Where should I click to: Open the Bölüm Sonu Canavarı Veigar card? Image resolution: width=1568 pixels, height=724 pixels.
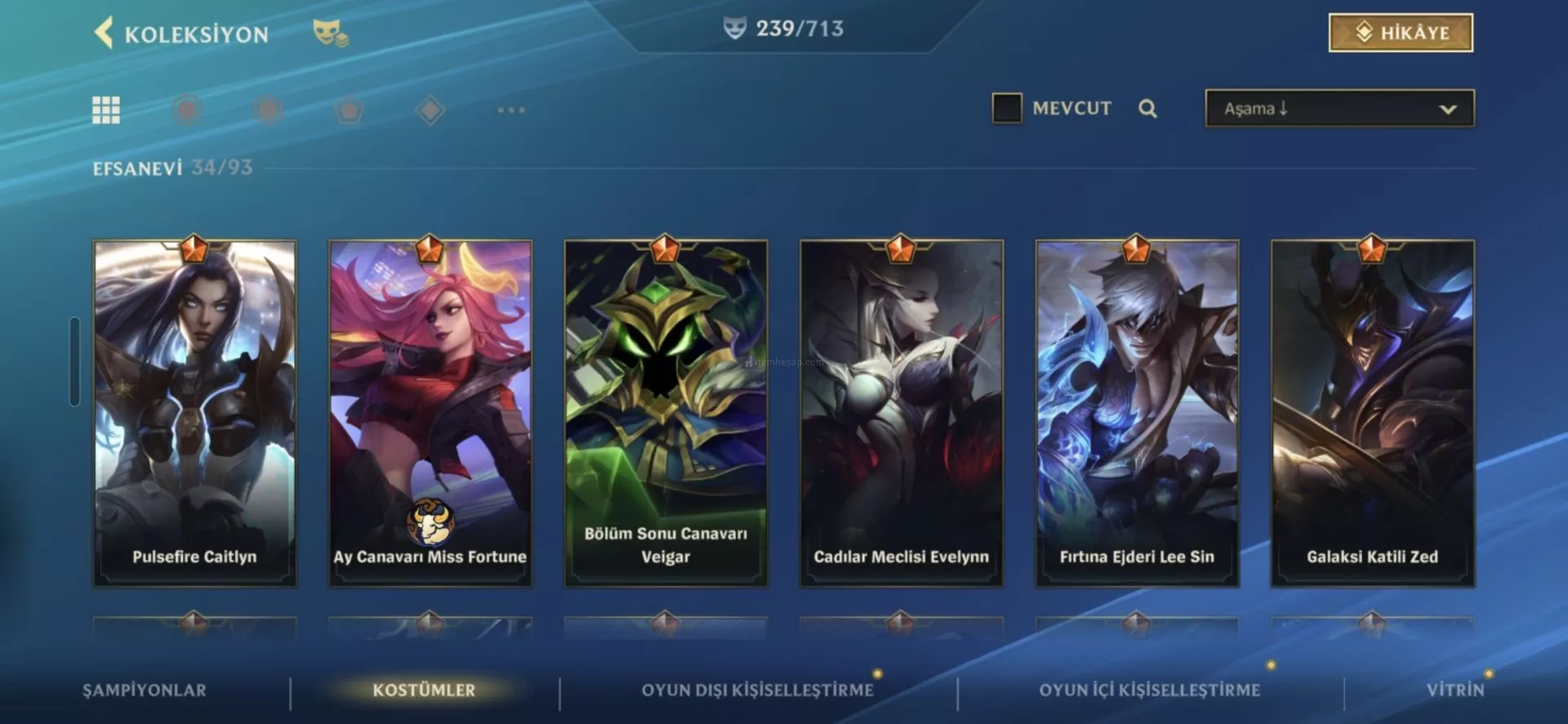(666, 413)
